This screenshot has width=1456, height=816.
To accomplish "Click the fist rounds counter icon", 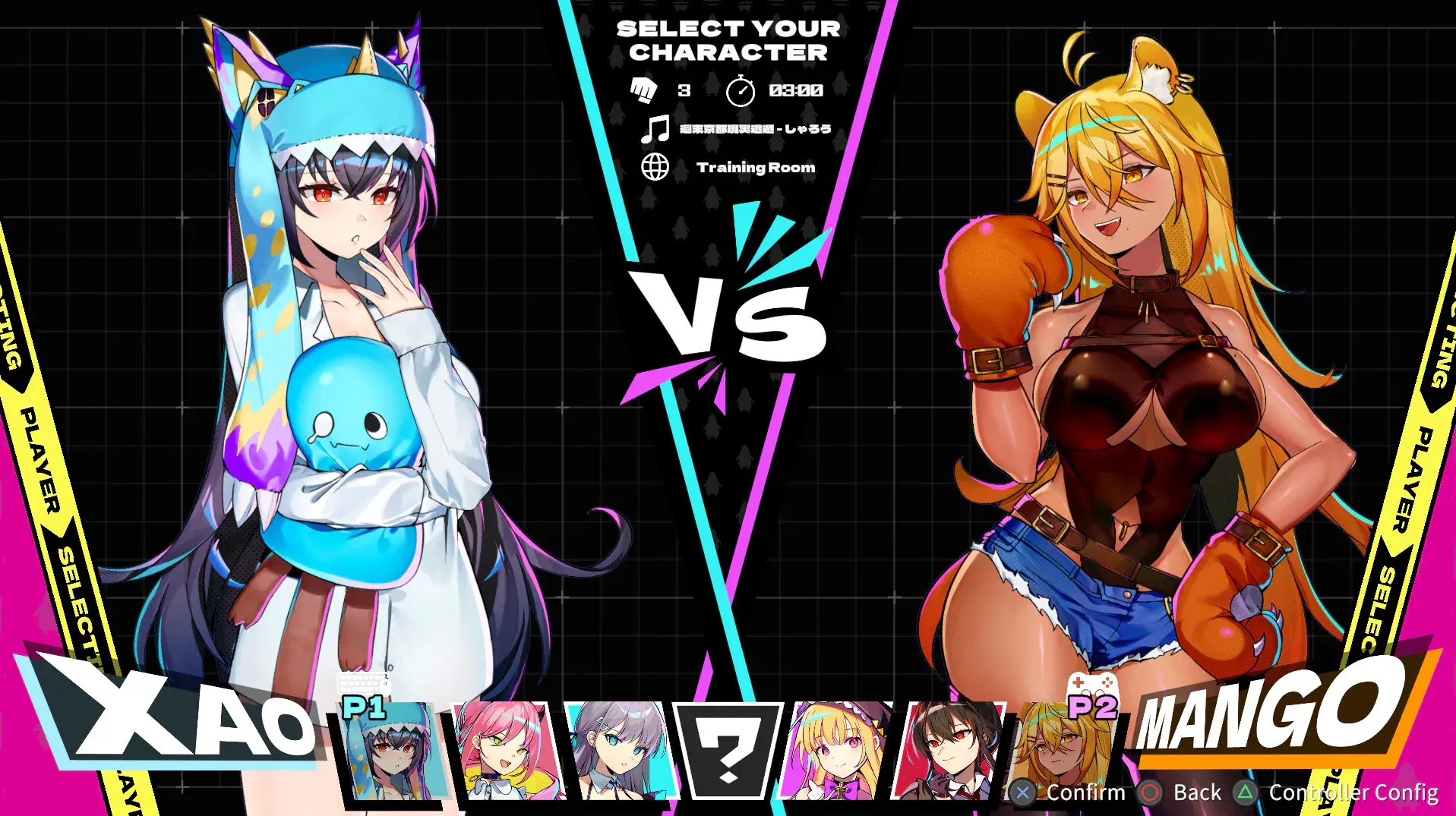I will (x=644, y=89).
